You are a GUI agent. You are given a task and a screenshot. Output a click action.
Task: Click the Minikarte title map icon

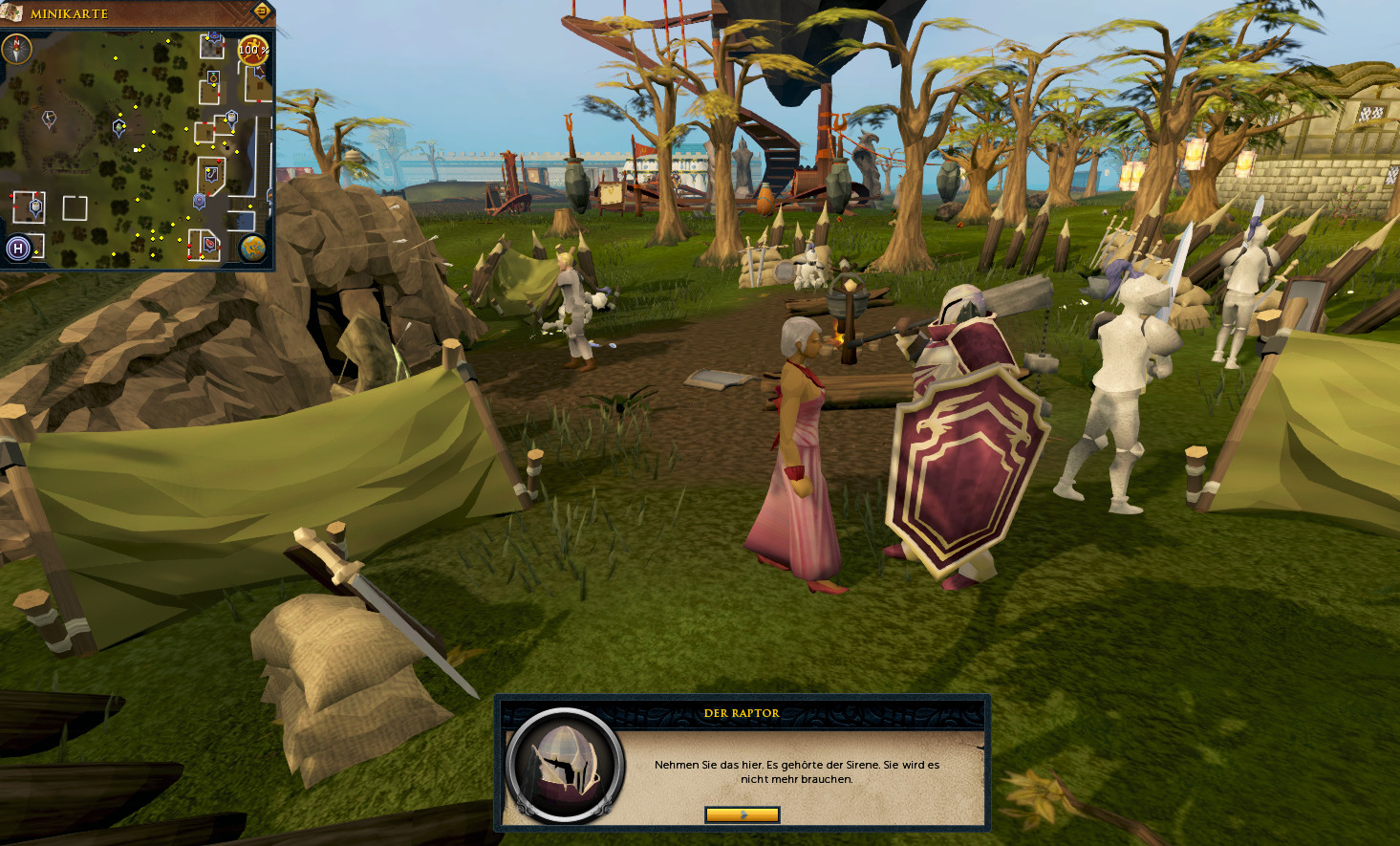click(x=12, y=12)
